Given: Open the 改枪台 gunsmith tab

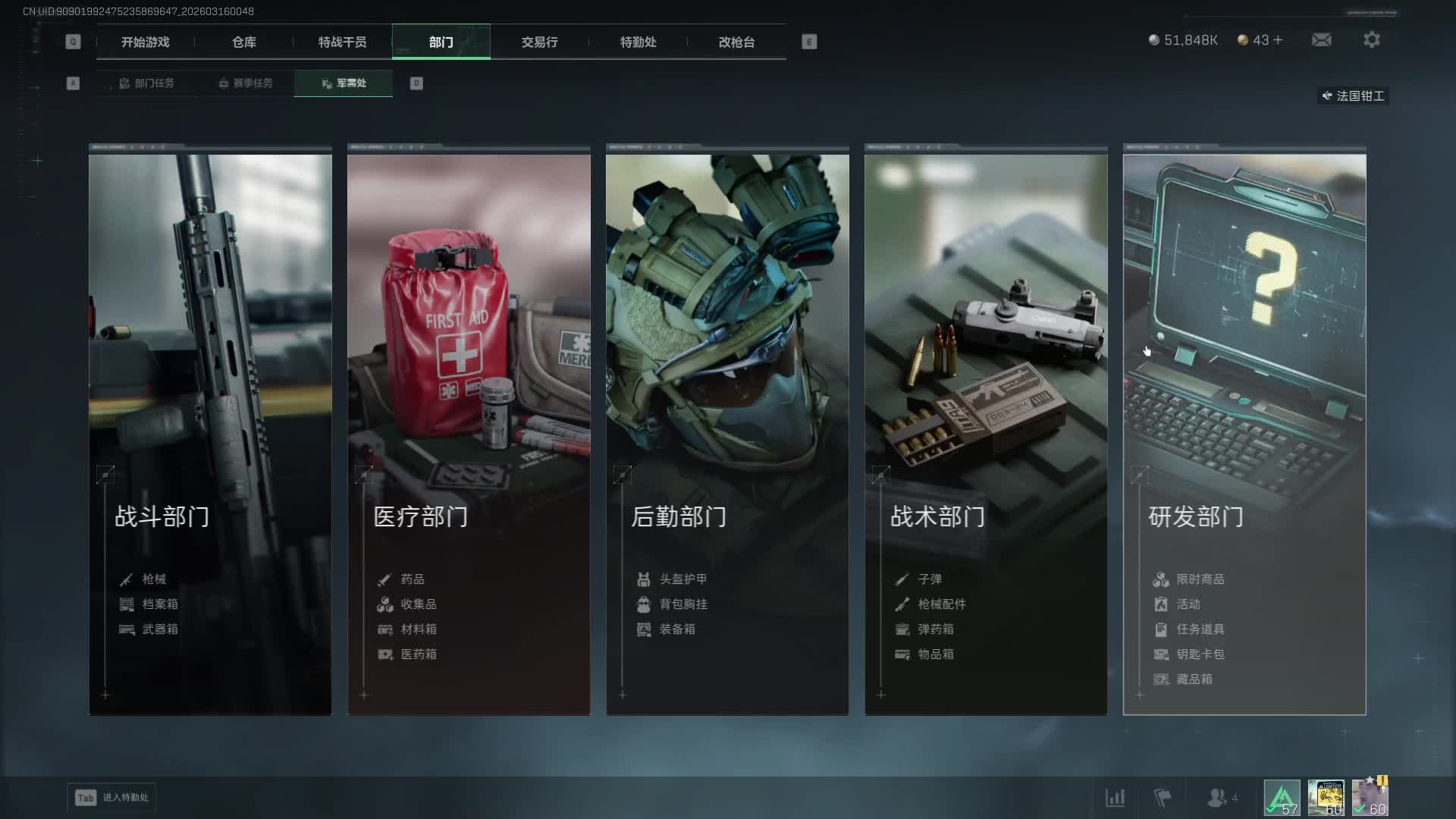Looking at the screenshot, I should (736, 42).
